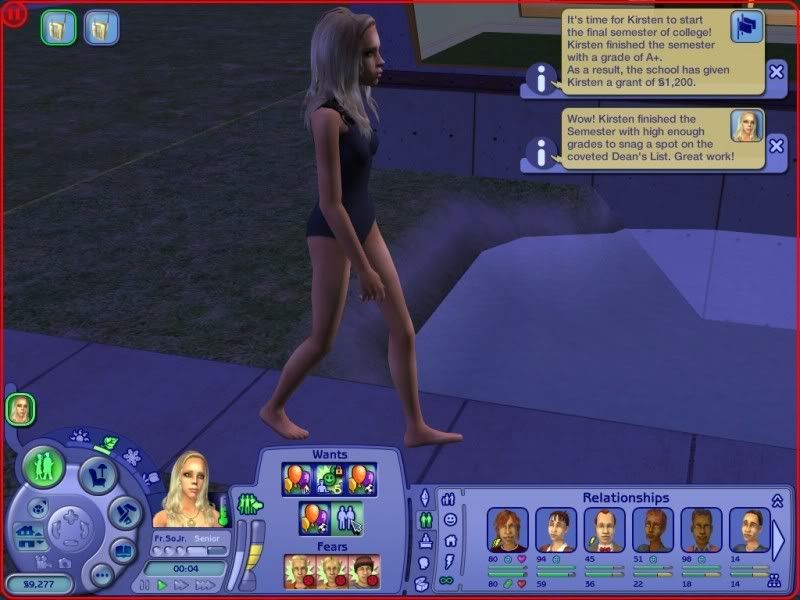This screenshot has height=600, width=800.
Task: Show the family relationships tree button
Action: [x=773, y=580]
